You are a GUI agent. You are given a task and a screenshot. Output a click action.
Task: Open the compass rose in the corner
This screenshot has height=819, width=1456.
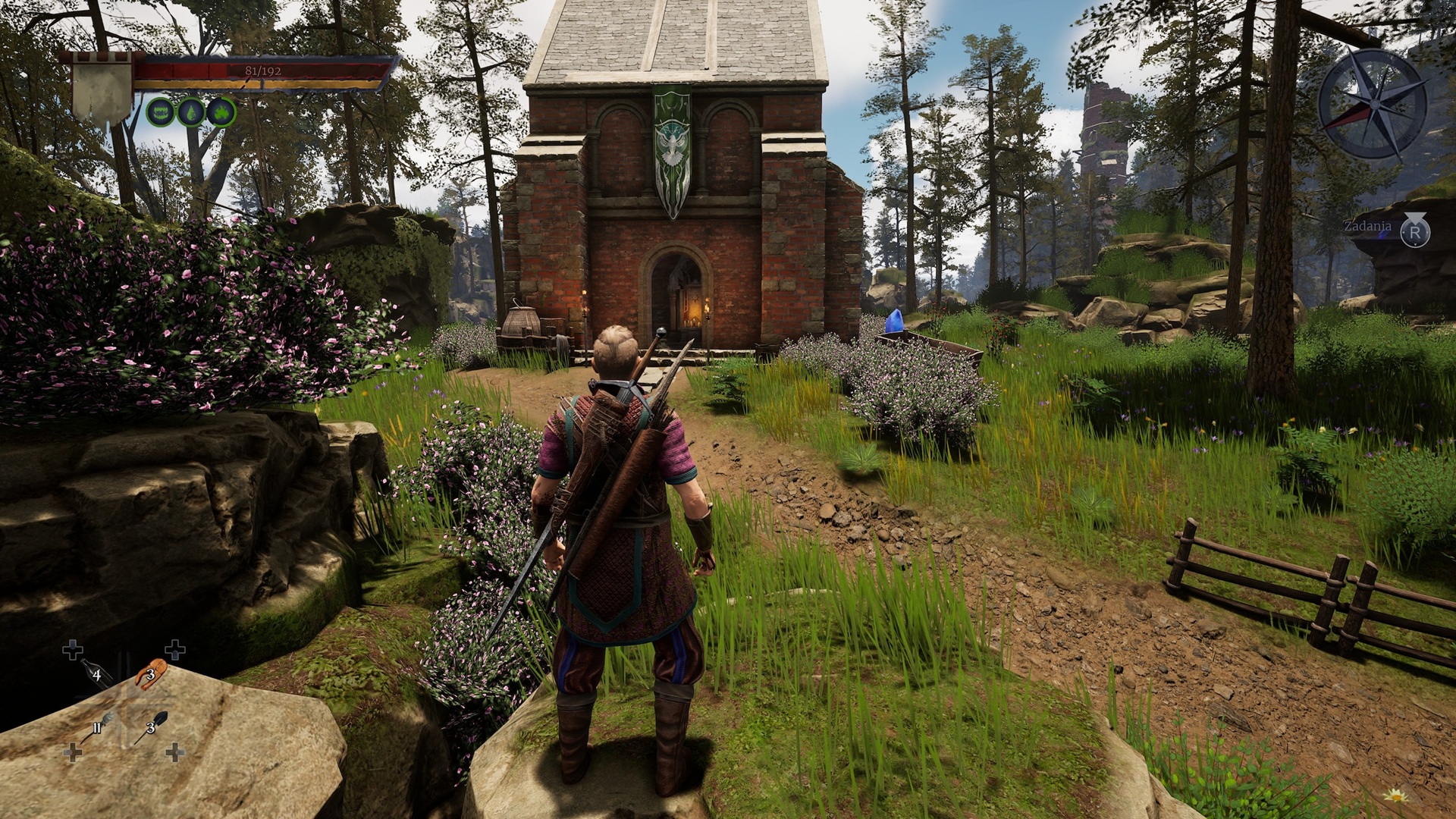point(1373,103)
